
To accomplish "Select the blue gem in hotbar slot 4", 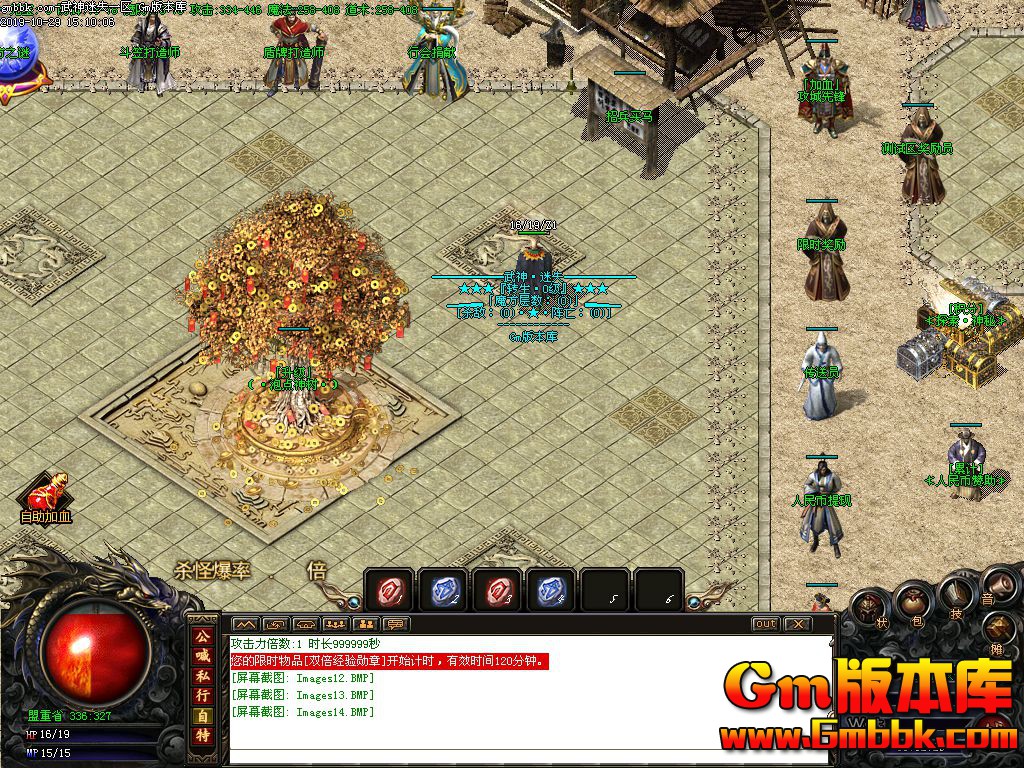I will (550, 592).
